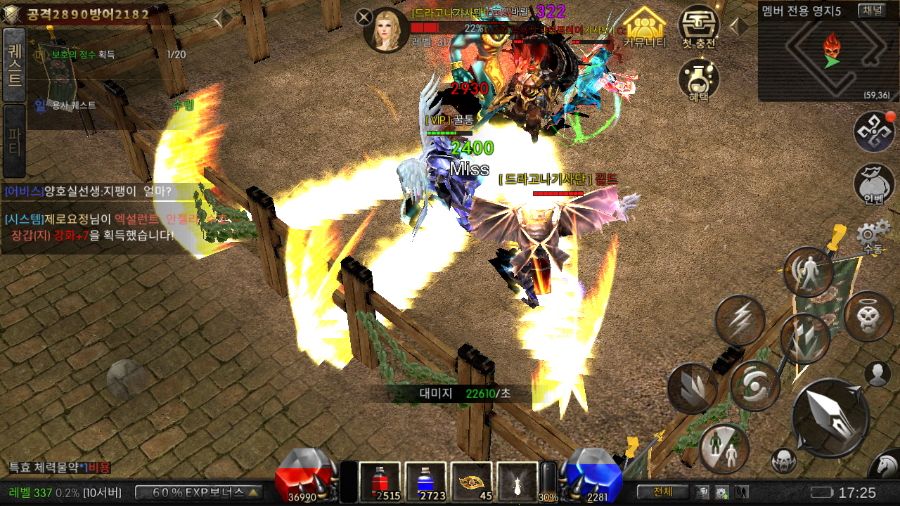Open the 첫 충전 first recharge chest
Viewport: 900px width, 506px height.
pos(700,27)
